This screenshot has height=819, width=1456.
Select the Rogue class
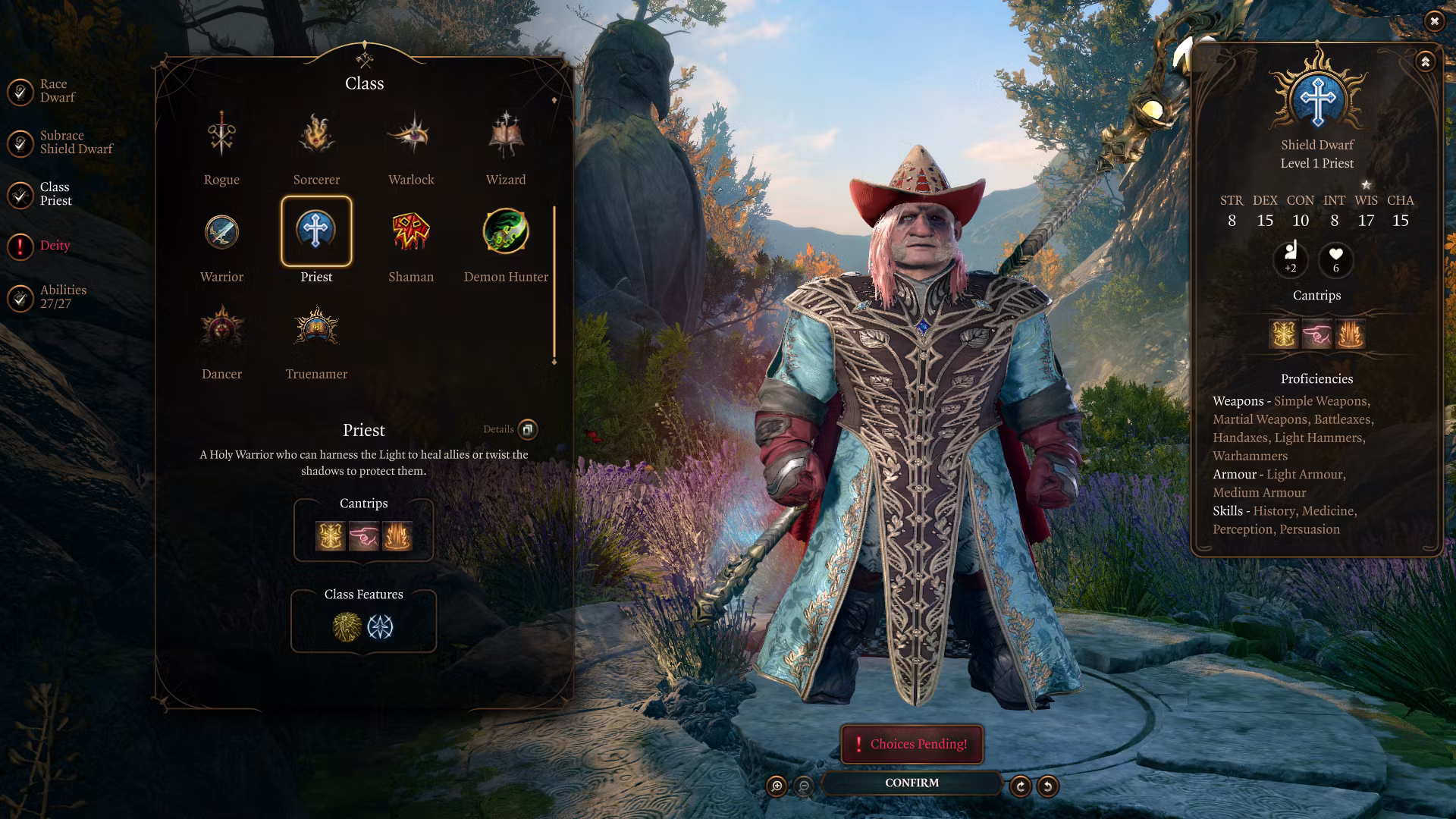[221, 136]
